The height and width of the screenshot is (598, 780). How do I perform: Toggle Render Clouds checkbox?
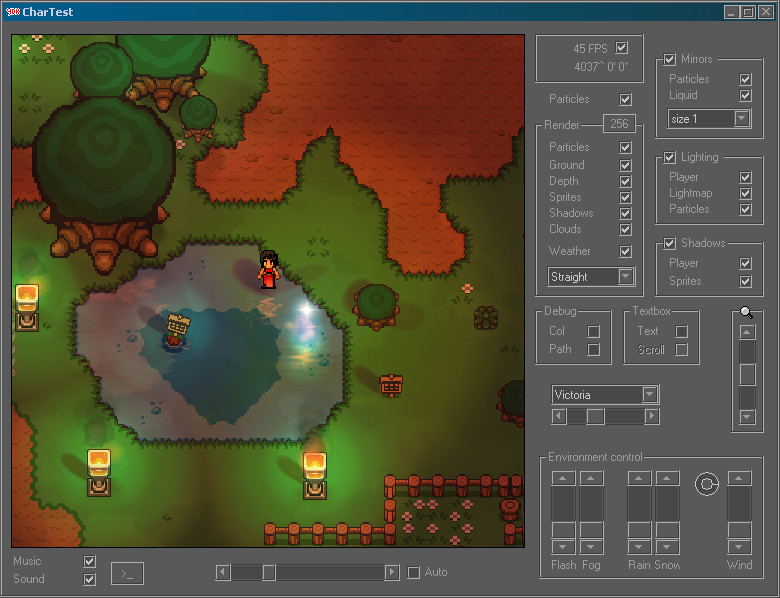(x=626, y=229)
